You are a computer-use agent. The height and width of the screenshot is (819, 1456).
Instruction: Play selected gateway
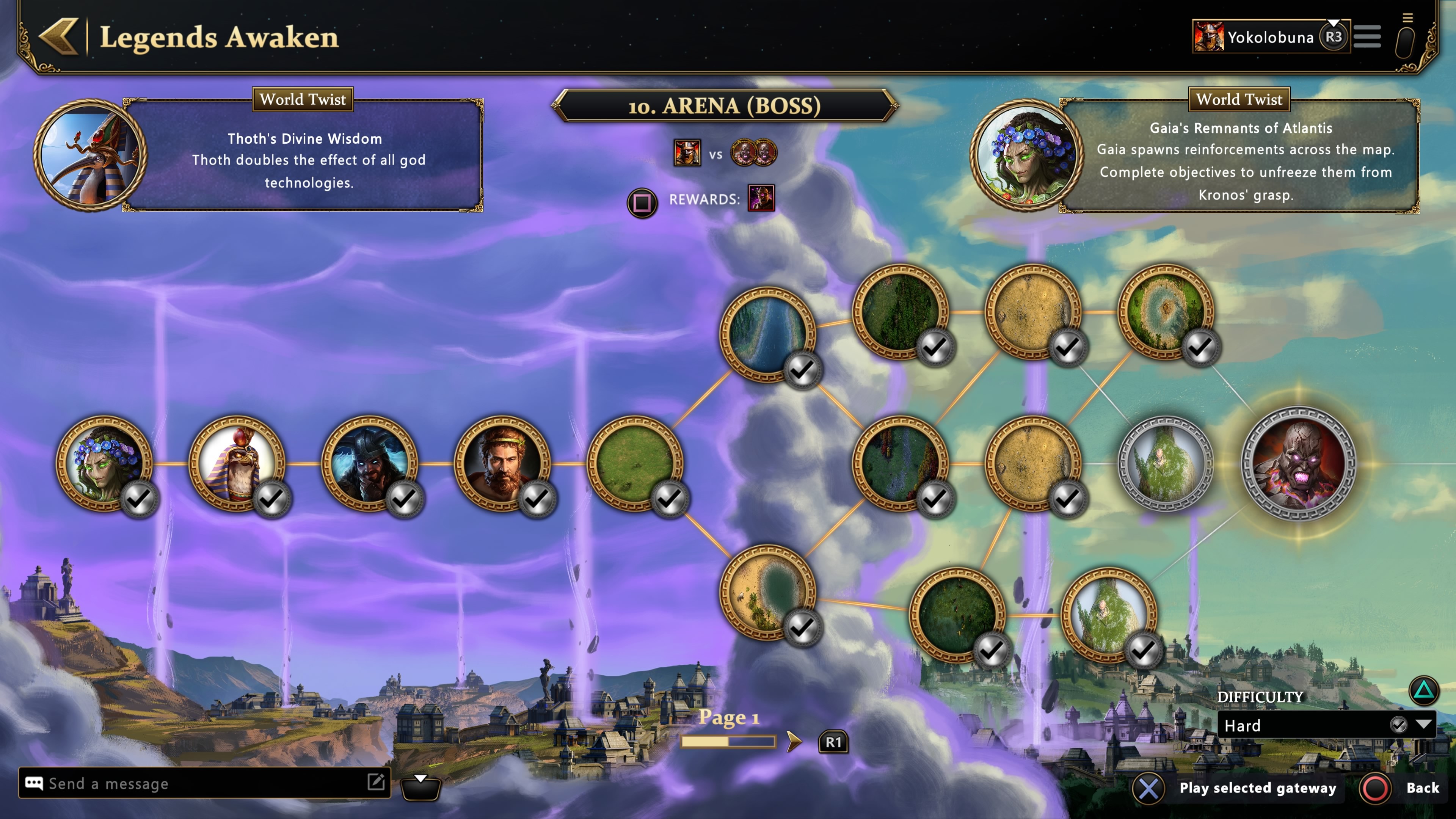click(1257, 788)
